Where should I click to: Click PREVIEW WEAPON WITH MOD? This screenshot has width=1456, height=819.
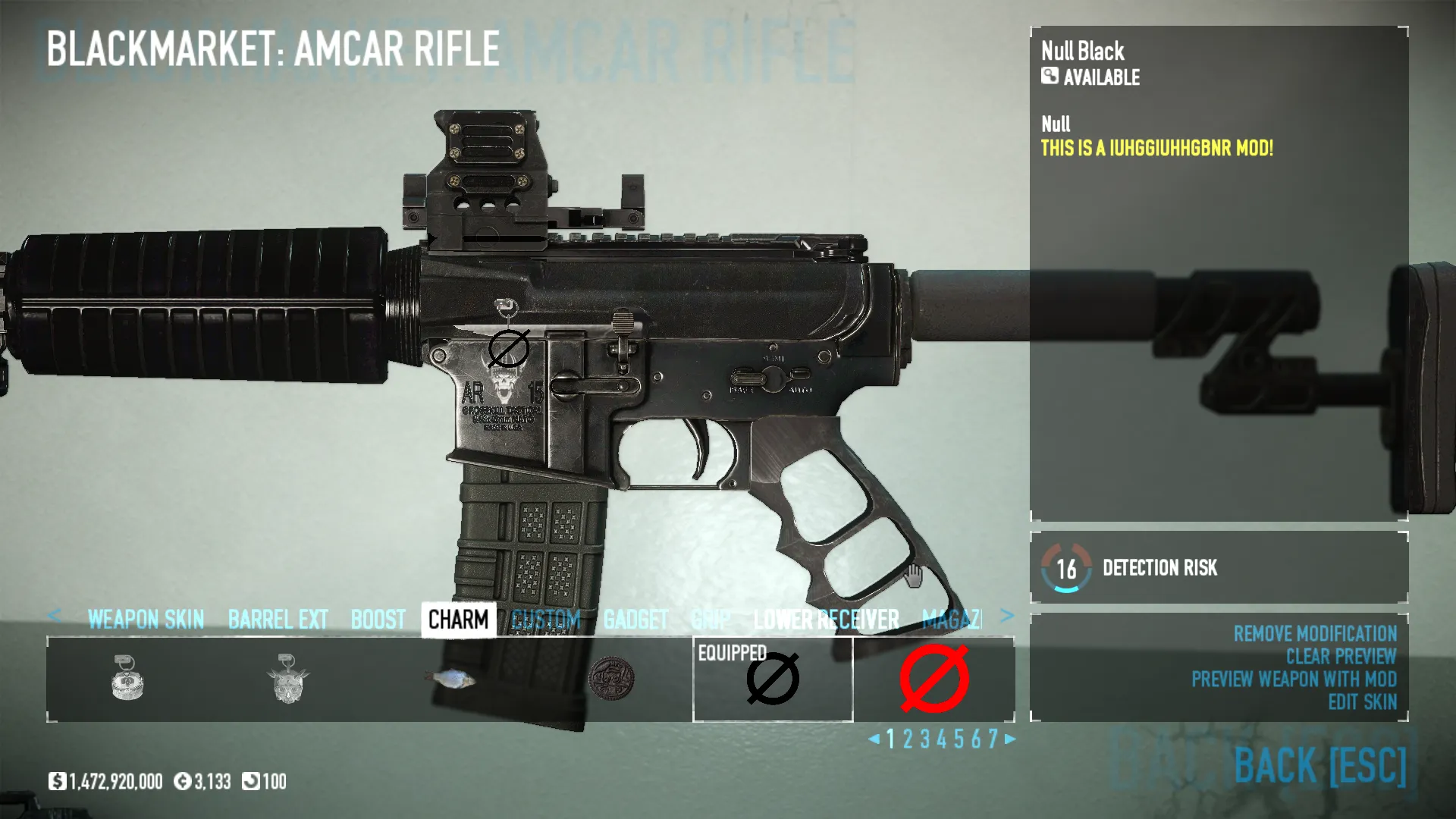click(x=1295, y=680)
